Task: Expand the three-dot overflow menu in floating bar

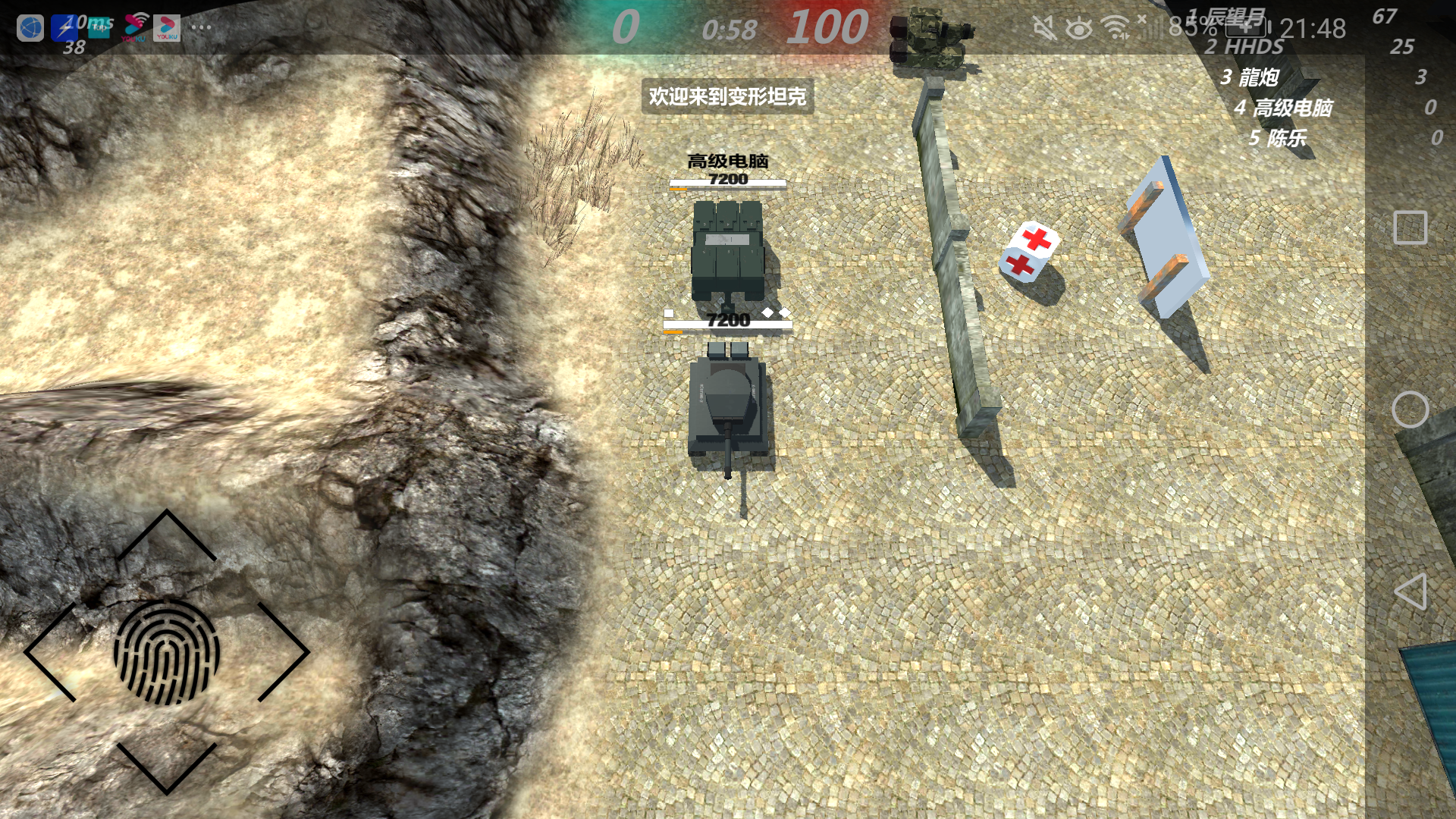Action: pos(201,28)
